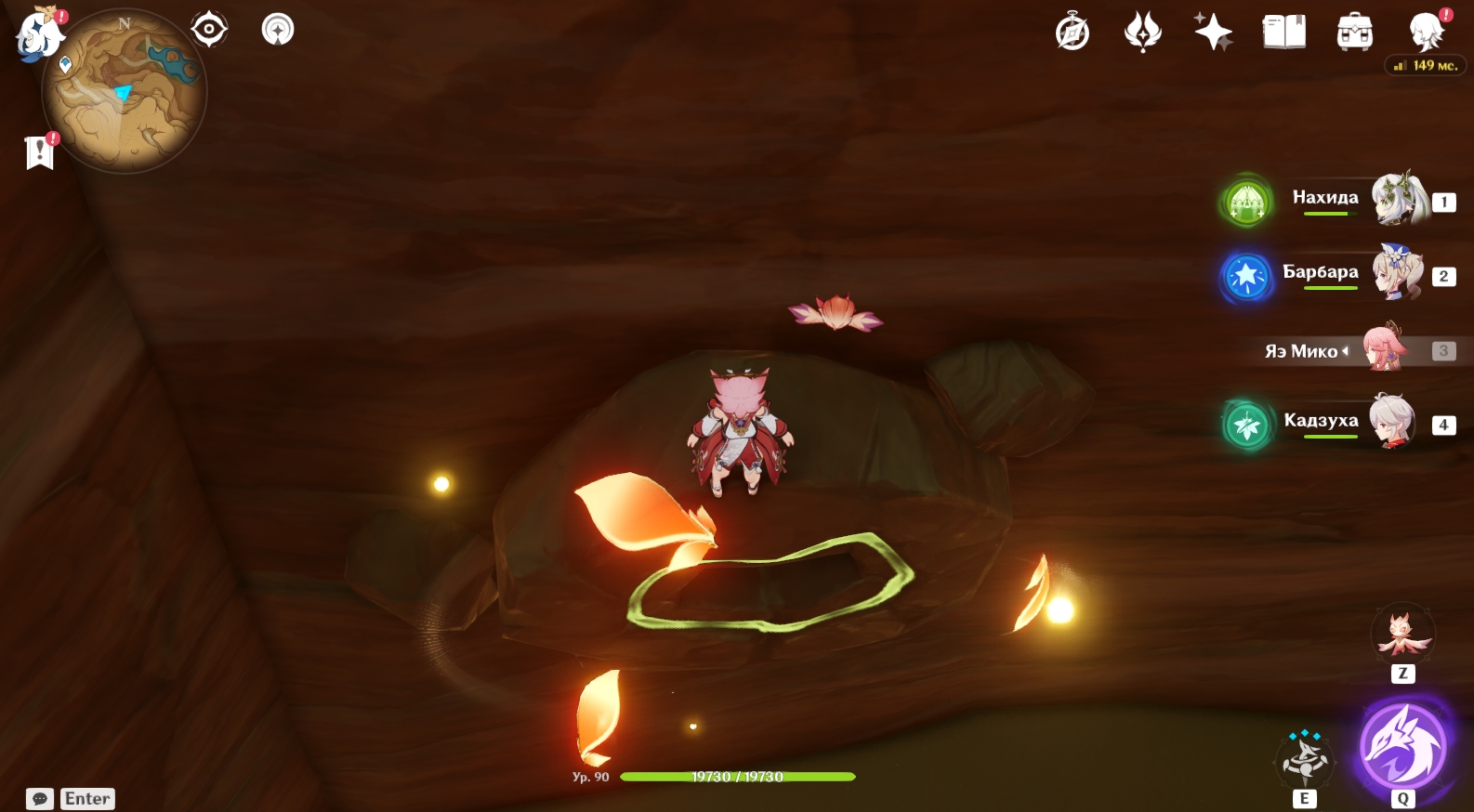1474x812 pixels.
Task: Open the quest navigation icon
Action: (x=278, y=30)
